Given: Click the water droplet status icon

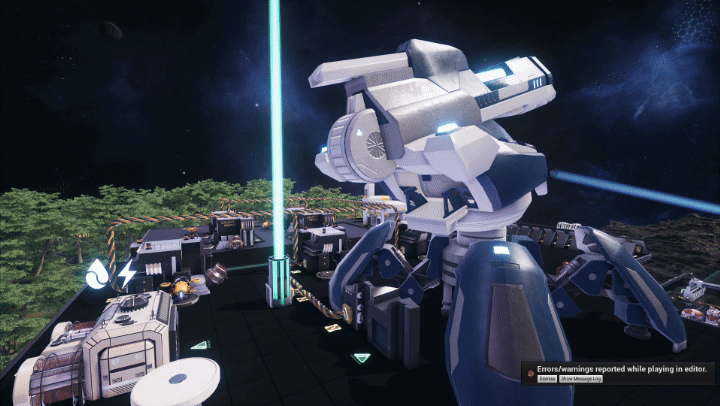Looking at the screenshot, I should (97, 273).
